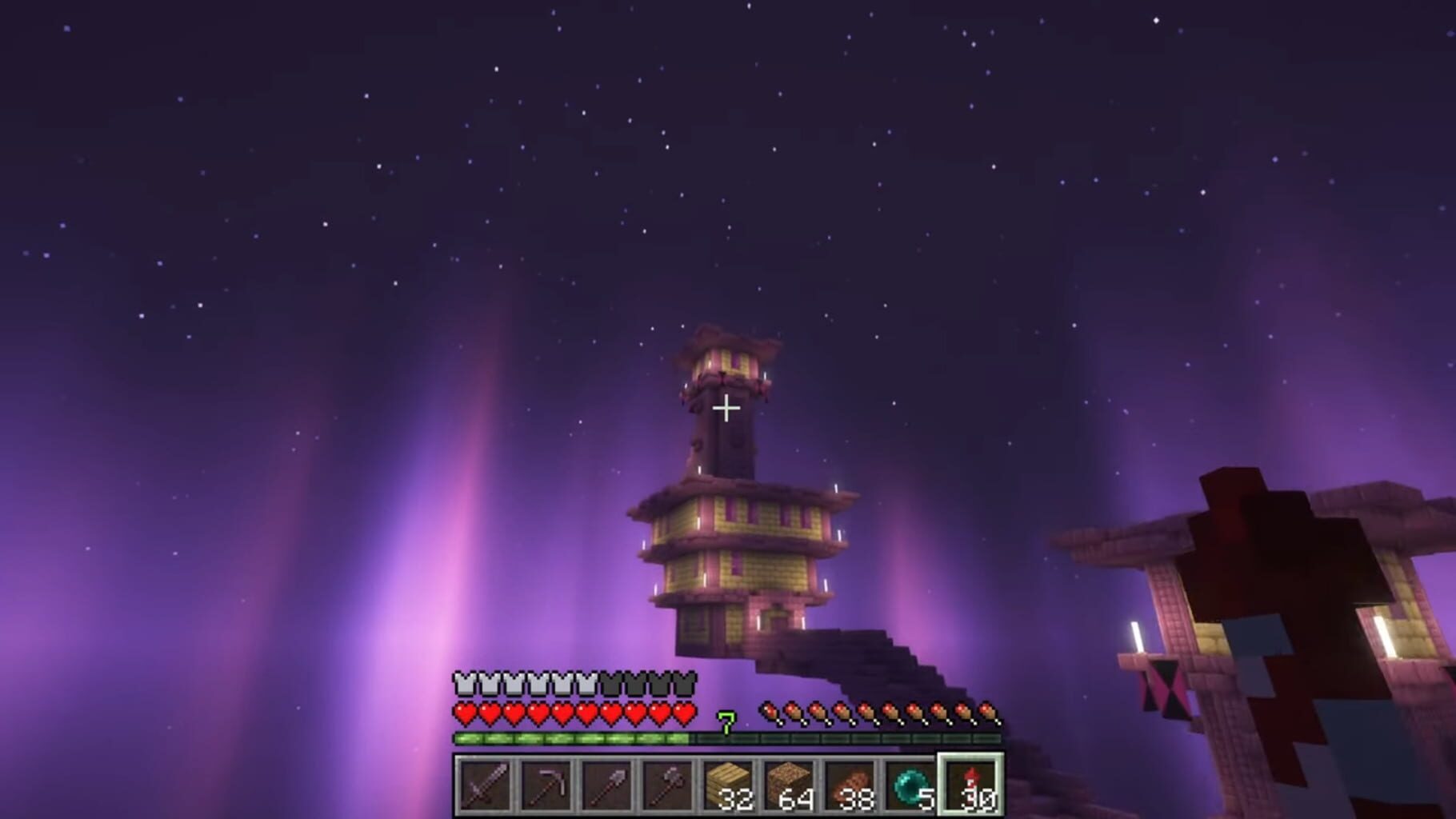Click the first filled armor chestplate icon
This screenshot has height=819, width=1456.
pyautogui.click(x=463, y=682)
